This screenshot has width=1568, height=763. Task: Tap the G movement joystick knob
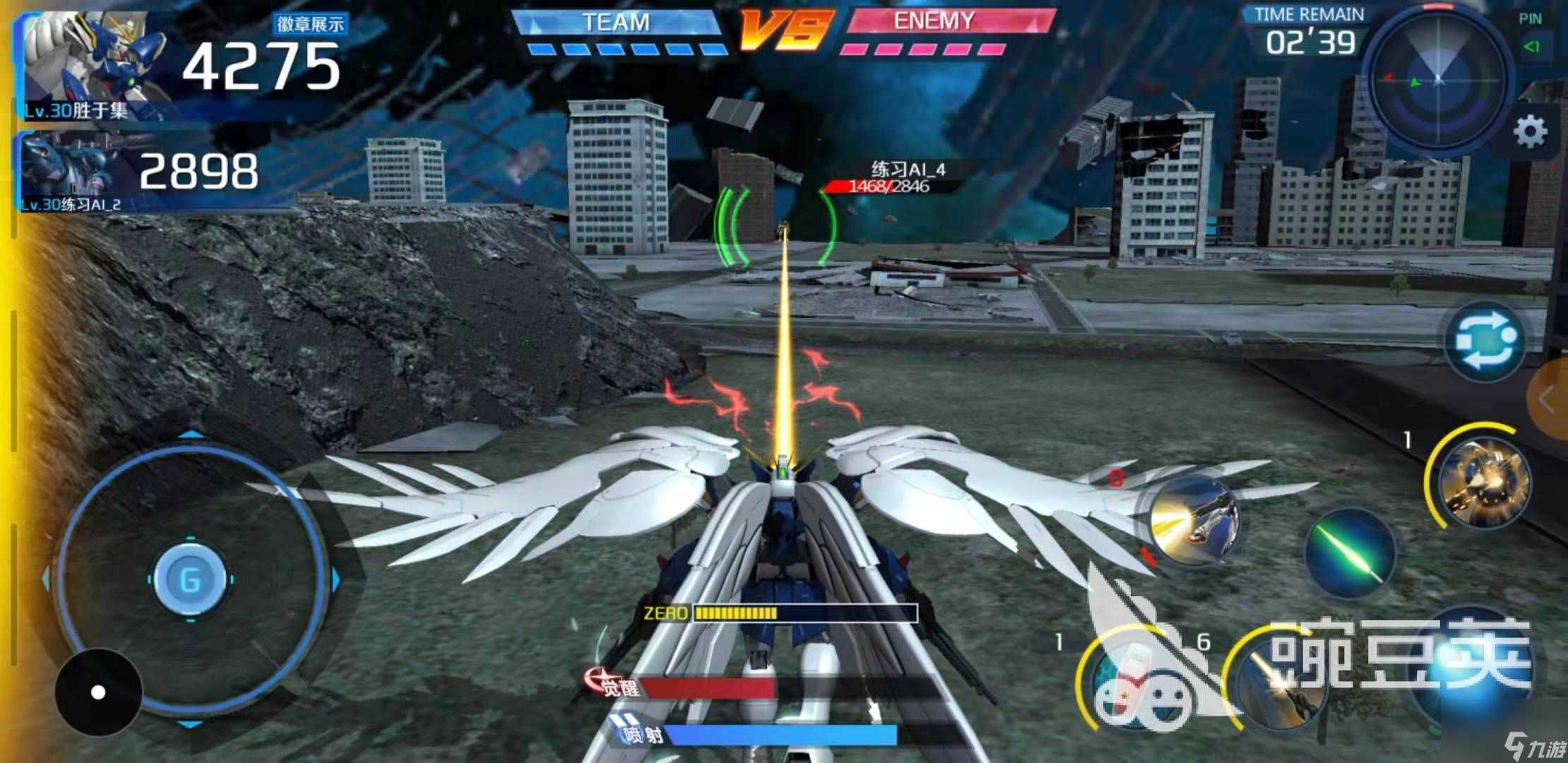tap(190, 579)
